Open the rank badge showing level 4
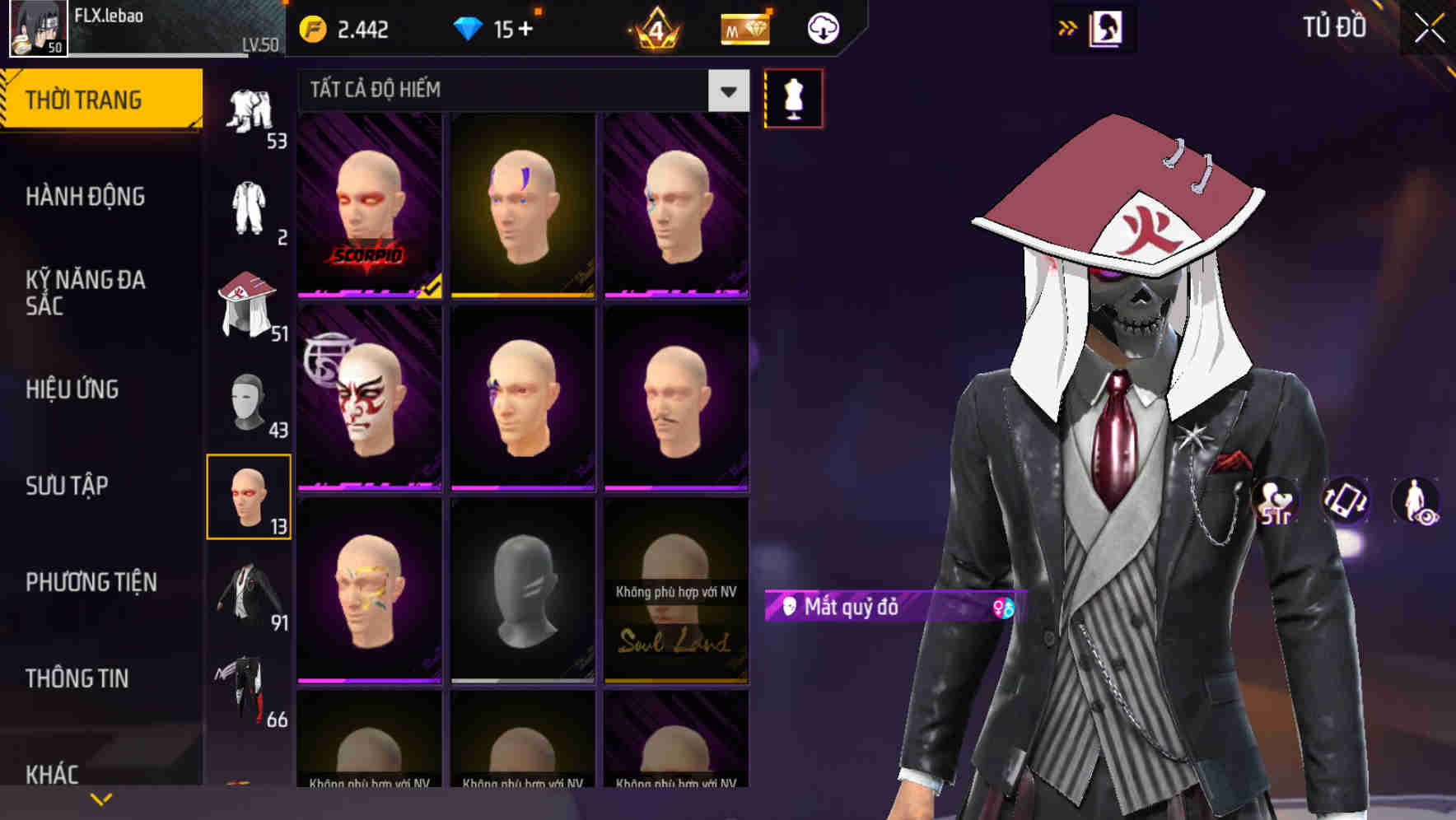This screenshot has width=1456, height=820. point(653,27)
